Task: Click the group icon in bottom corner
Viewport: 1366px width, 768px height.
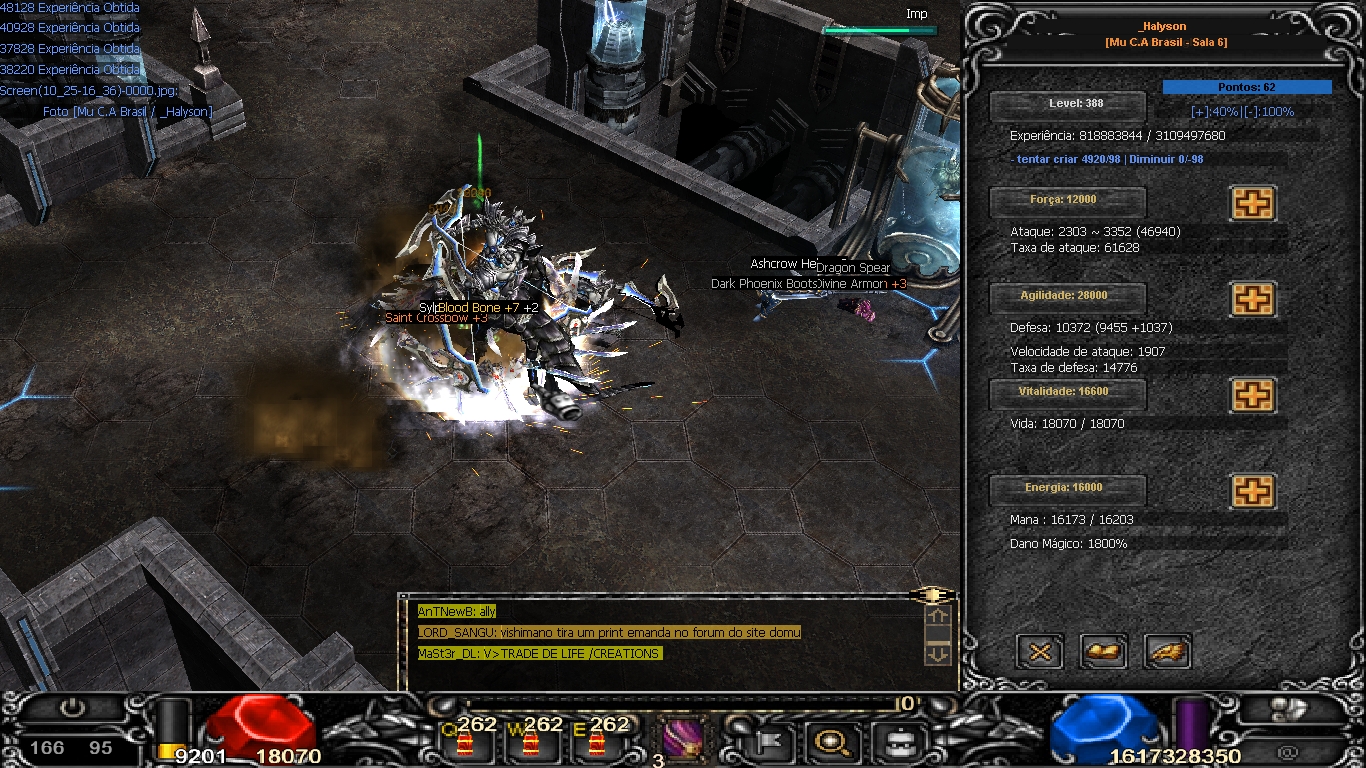Action: (1288, 709)
